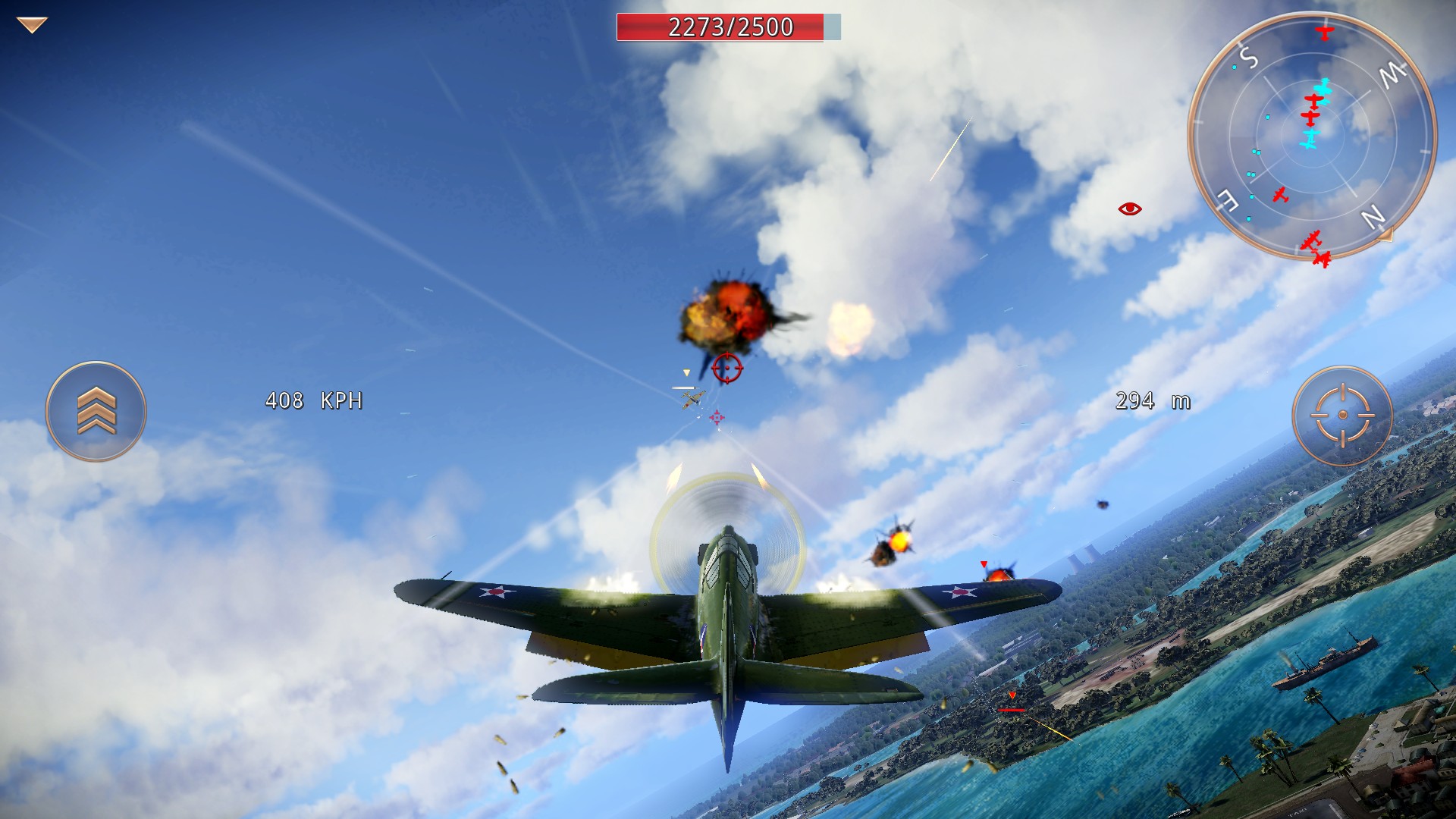Screen dimensions: 1456x819
Task: Tap the crosshair target lock button
Action: pos(1342,415)
